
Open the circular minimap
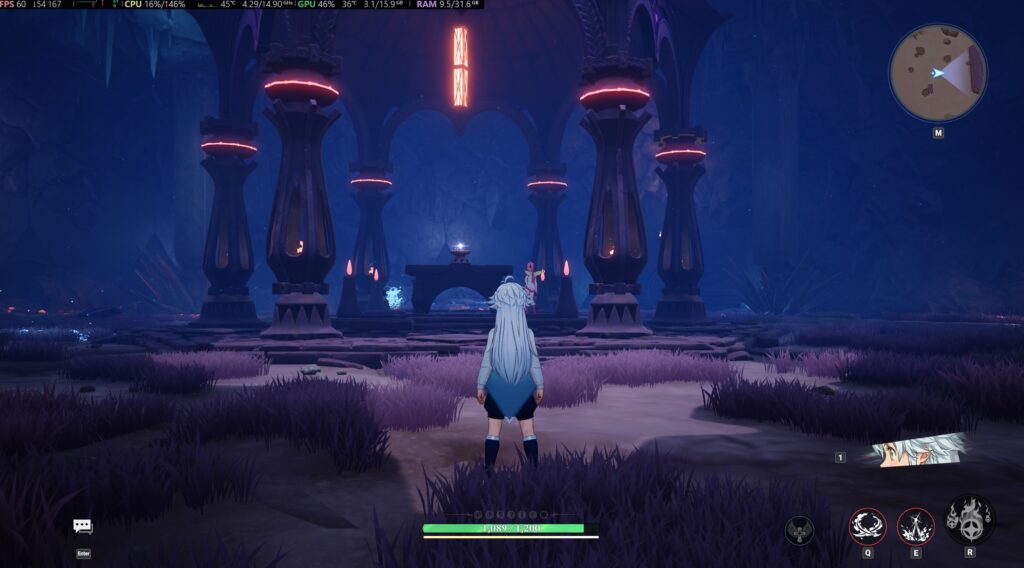coord(938,73)
